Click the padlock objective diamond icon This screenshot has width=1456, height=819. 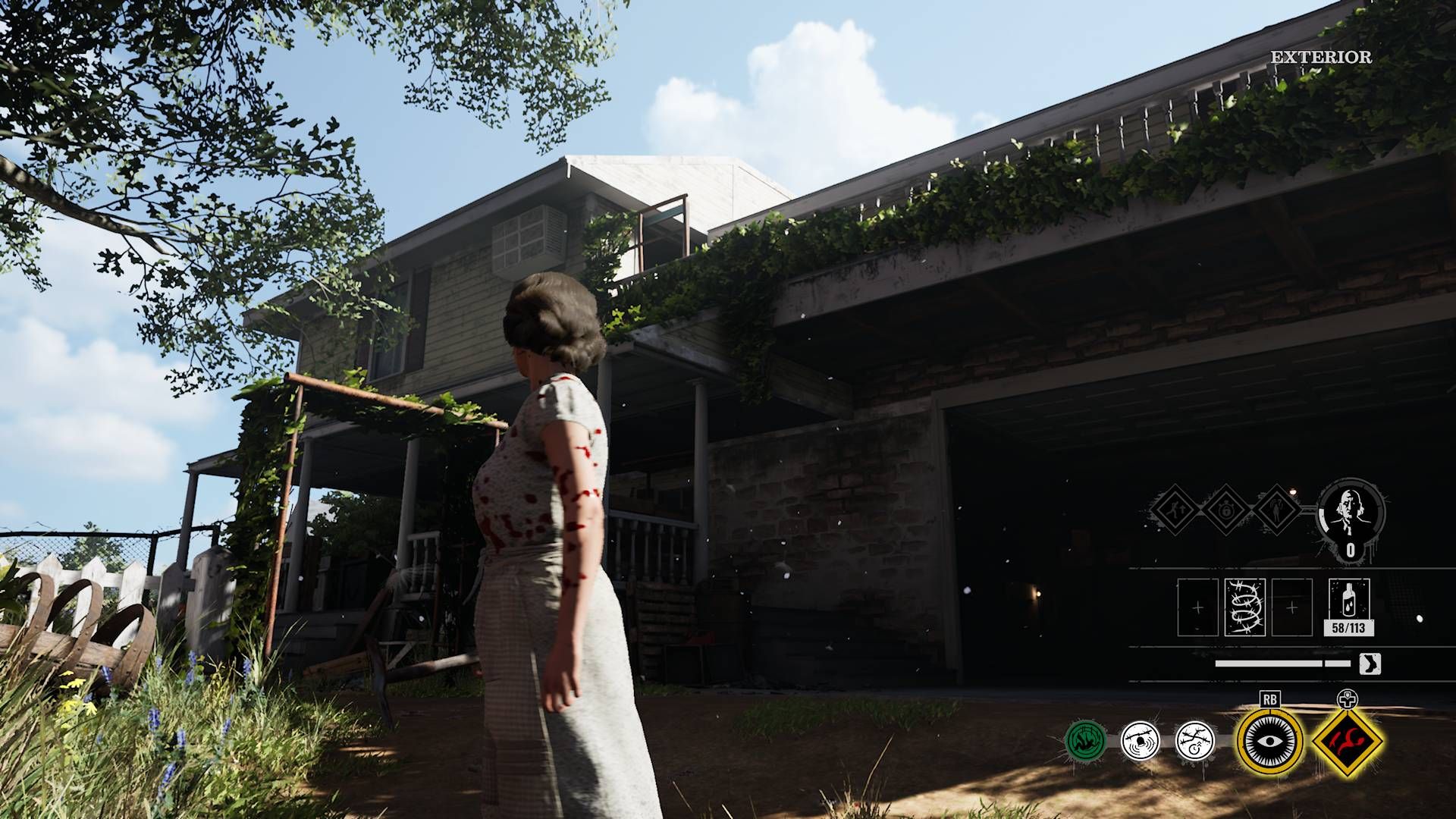pyautogui.click(x=1225, y=509)
